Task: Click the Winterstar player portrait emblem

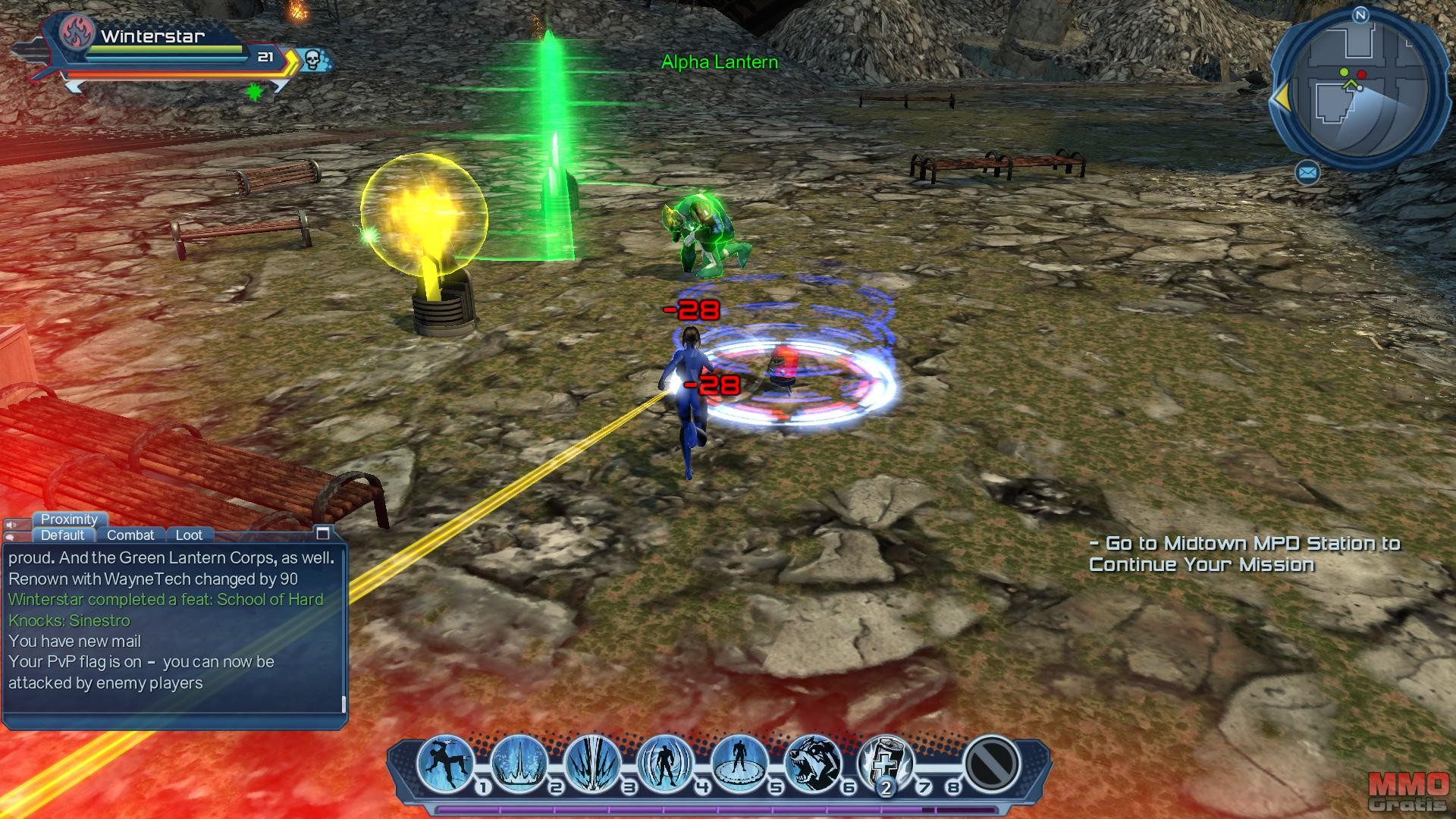Action: (x=77, y=32)
